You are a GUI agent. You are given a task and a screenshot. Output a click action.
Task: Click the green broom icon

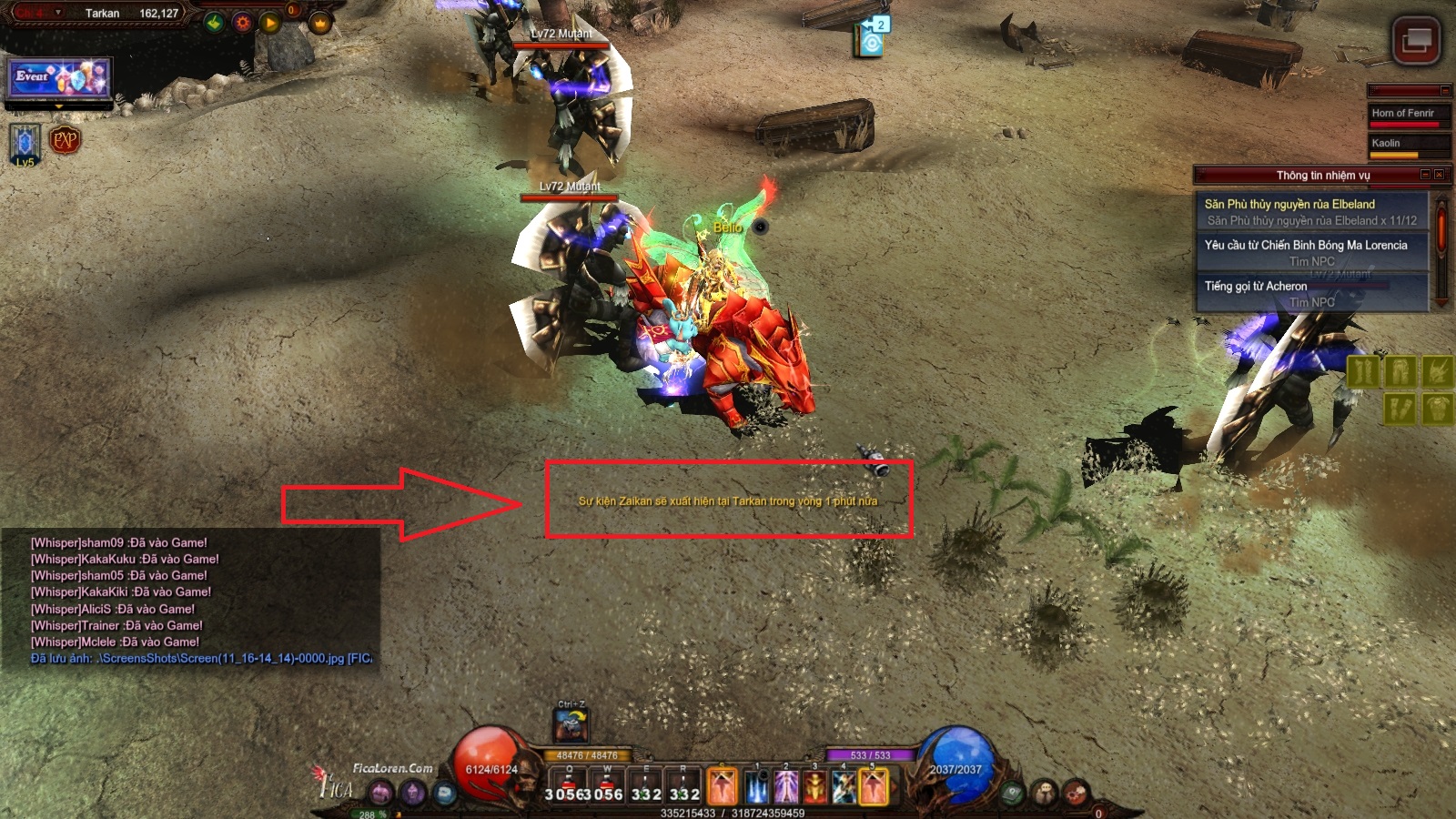click(214, 23)
